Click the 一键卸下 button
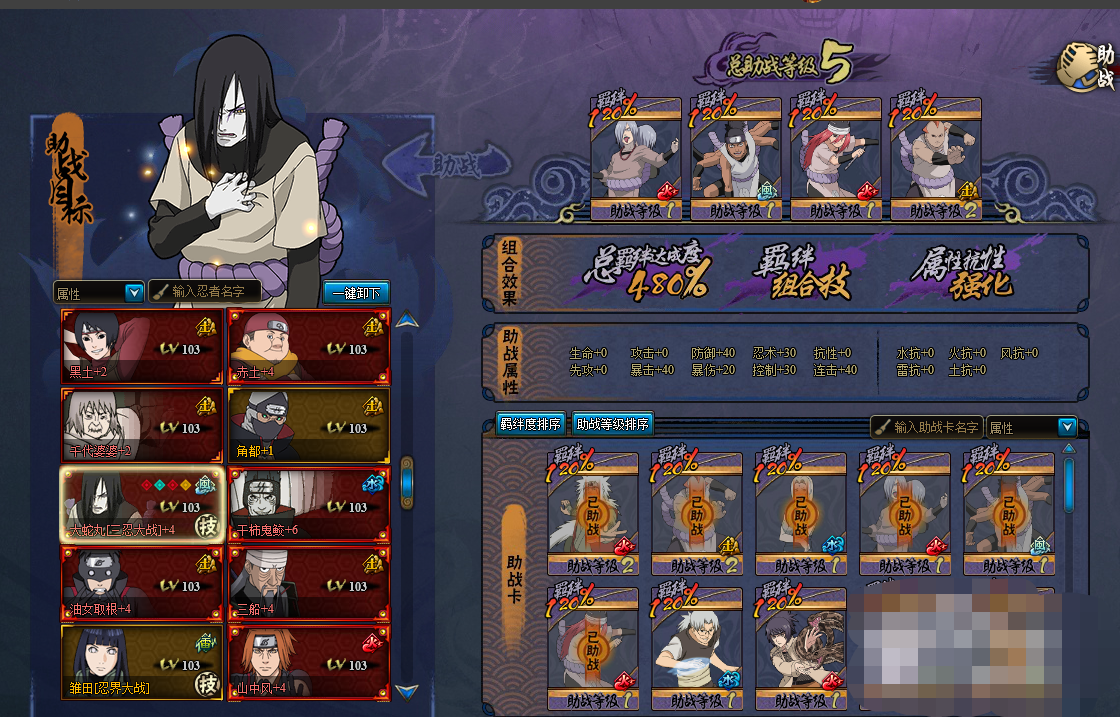The width and height of the screenshot is (1120, 717). [356, 293]
